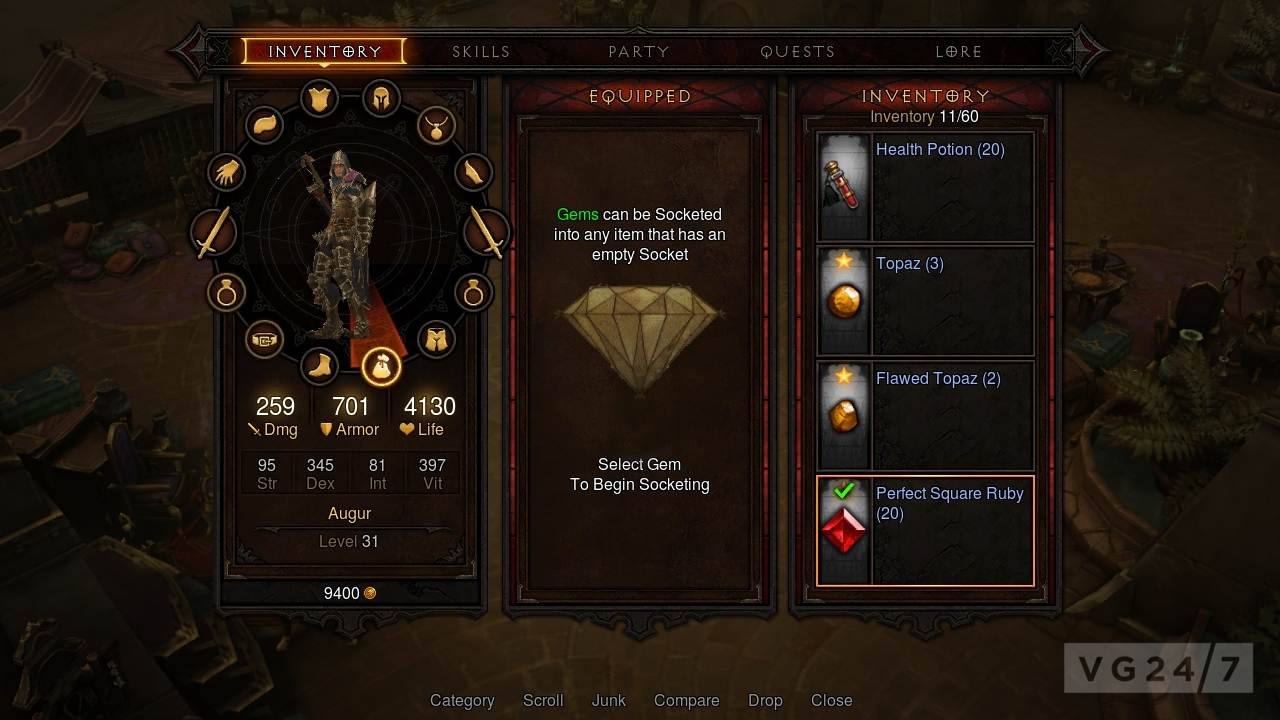Switch to the Skills tab
The image size is (1280, 720).
coord(481,51)
